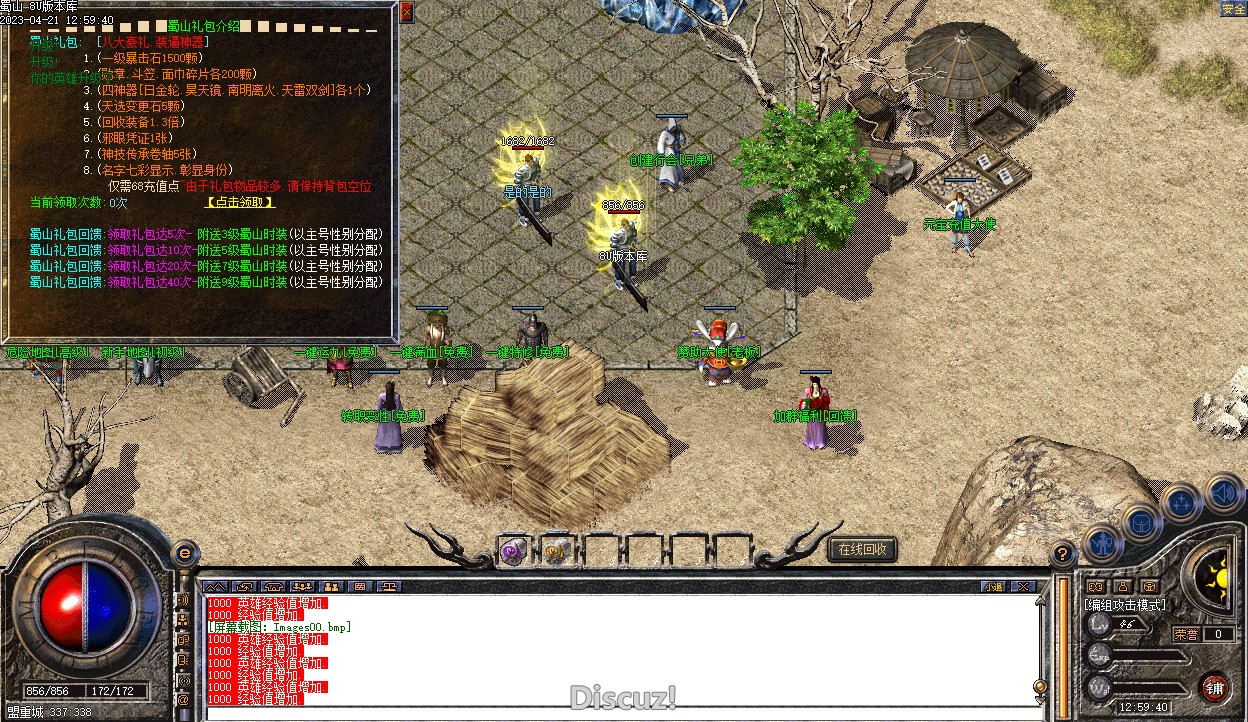Viewport: 1248px width, 722px height.
Task: Open the character equipment round button
Action: (x=1103, y=543)
